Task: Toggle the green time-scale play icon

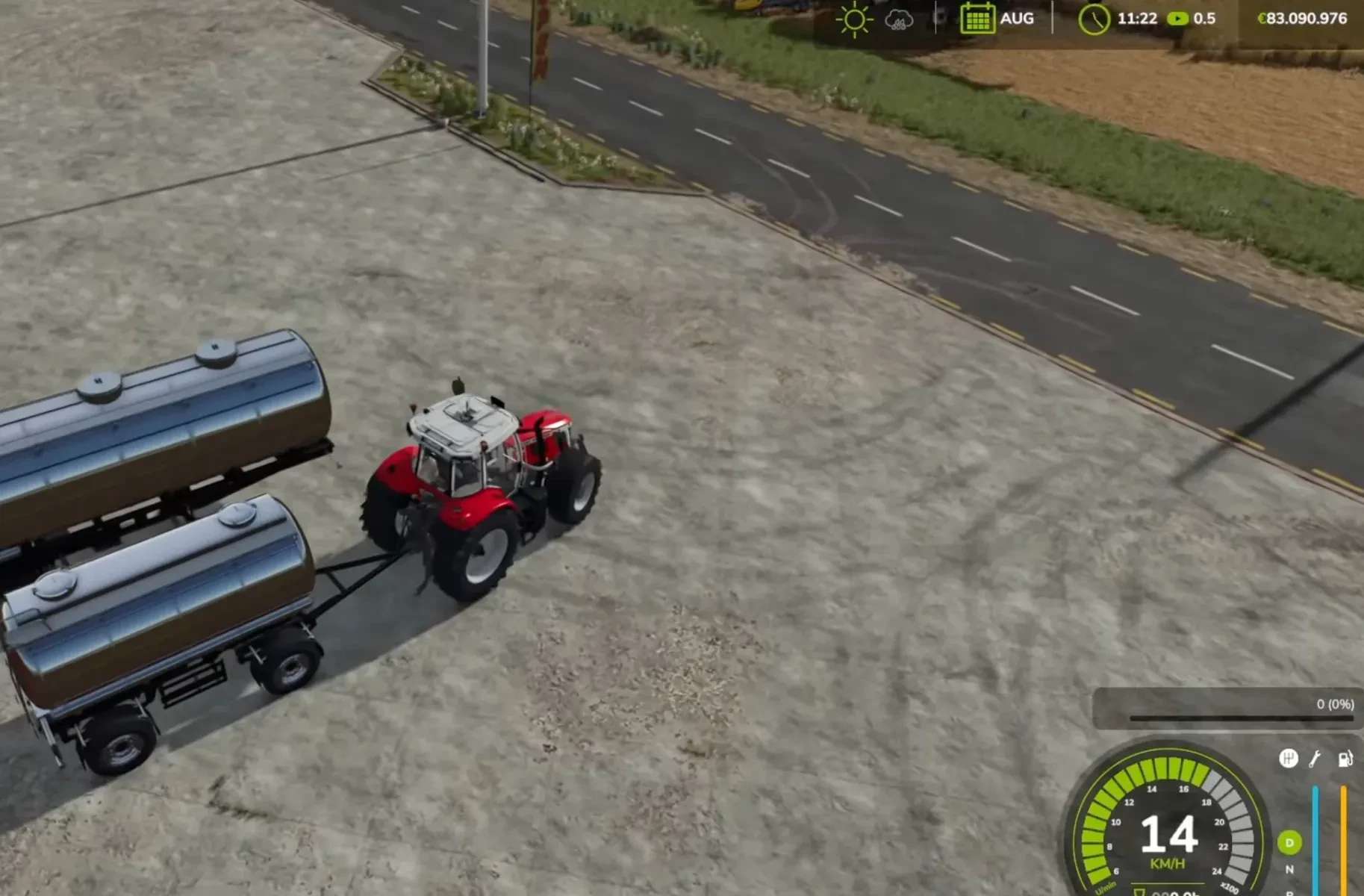Action: pos(1177,19)
